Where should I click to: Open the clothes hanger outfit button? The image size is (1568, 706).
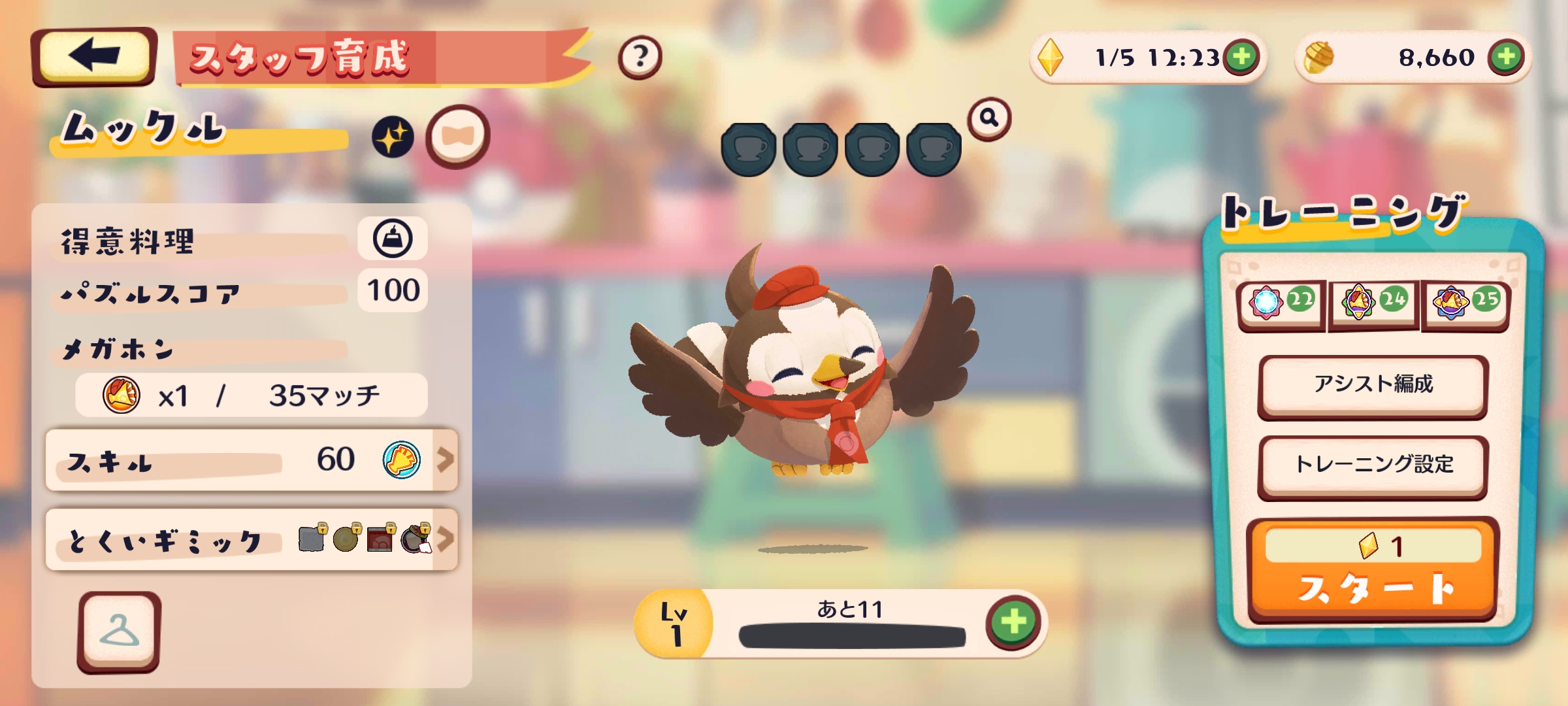[x=119, y=631]
